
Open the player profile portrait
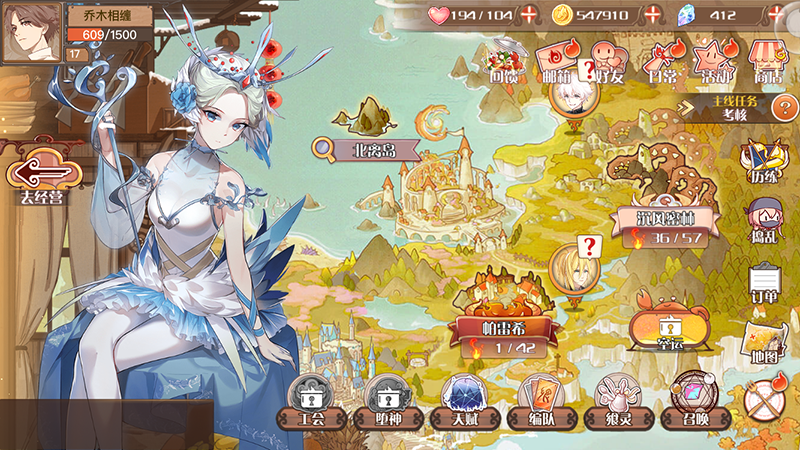coord(32,33)
